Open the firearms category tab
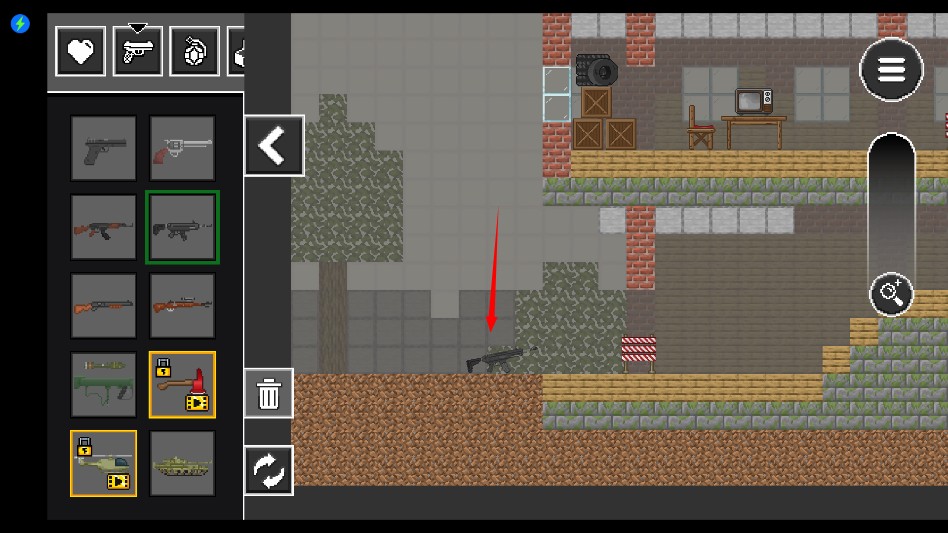Viewport: 948px width, 533px height. click(138, 51)
